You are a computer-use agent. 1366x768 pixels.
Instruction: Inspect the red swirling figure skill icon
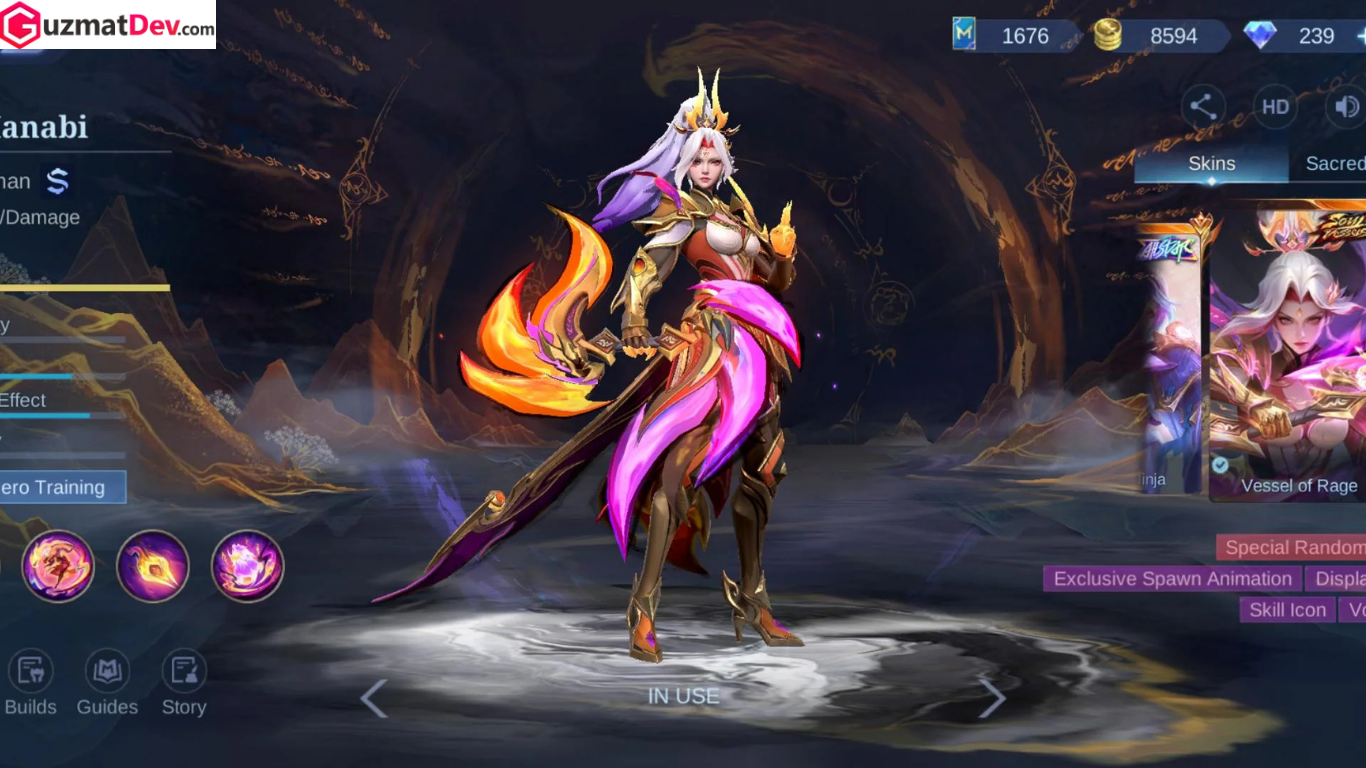[58, 566]
